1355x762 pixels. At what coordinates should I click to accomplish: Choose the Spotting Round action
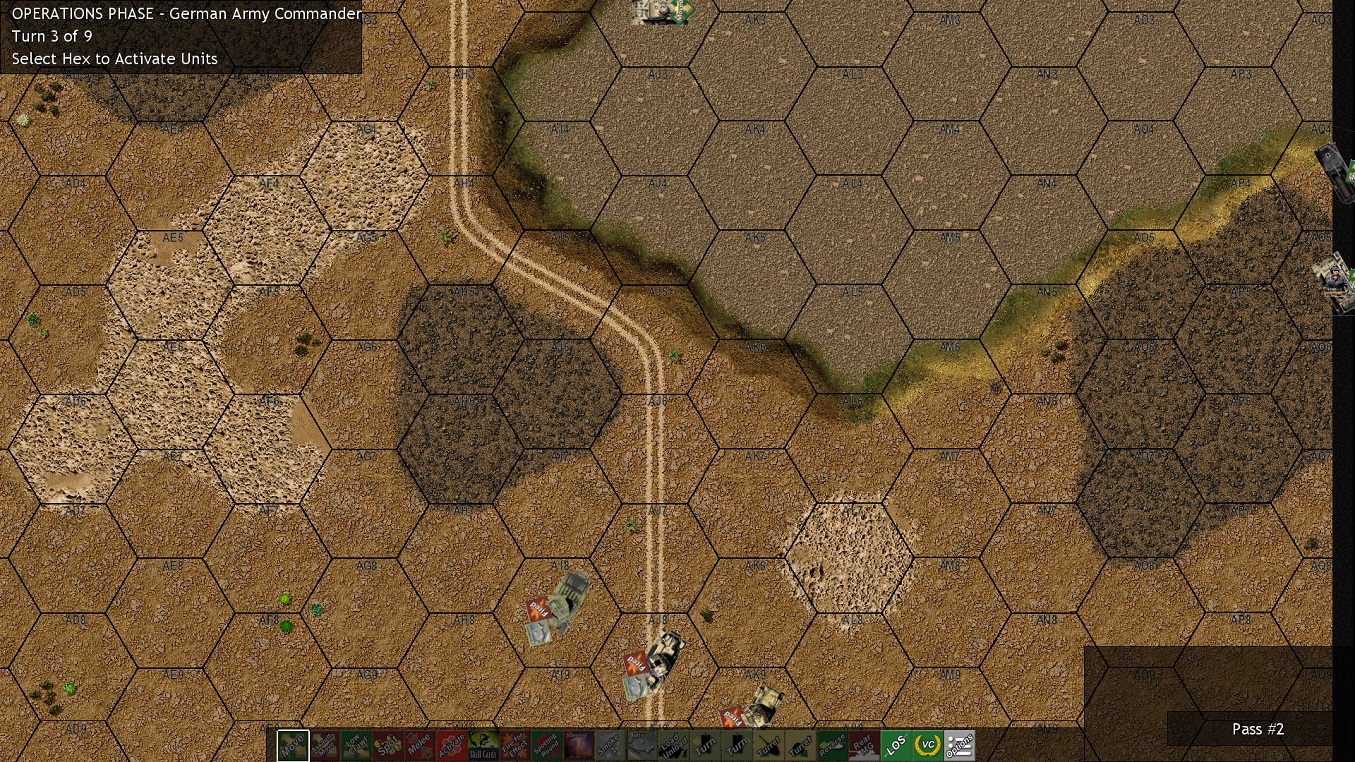pyautogui.click(x=546, y=745)
